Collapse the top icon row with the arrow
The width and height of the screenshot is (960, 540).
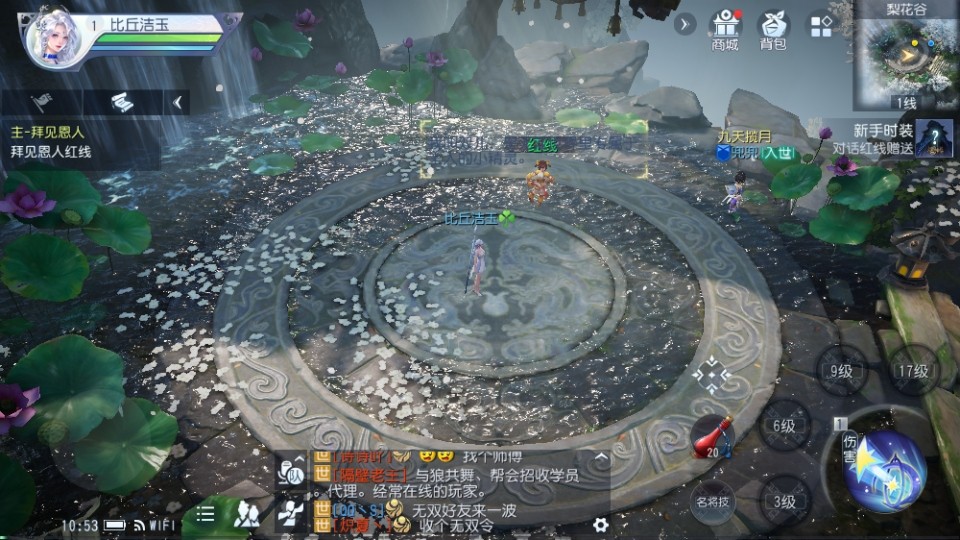tap(685, 24)
